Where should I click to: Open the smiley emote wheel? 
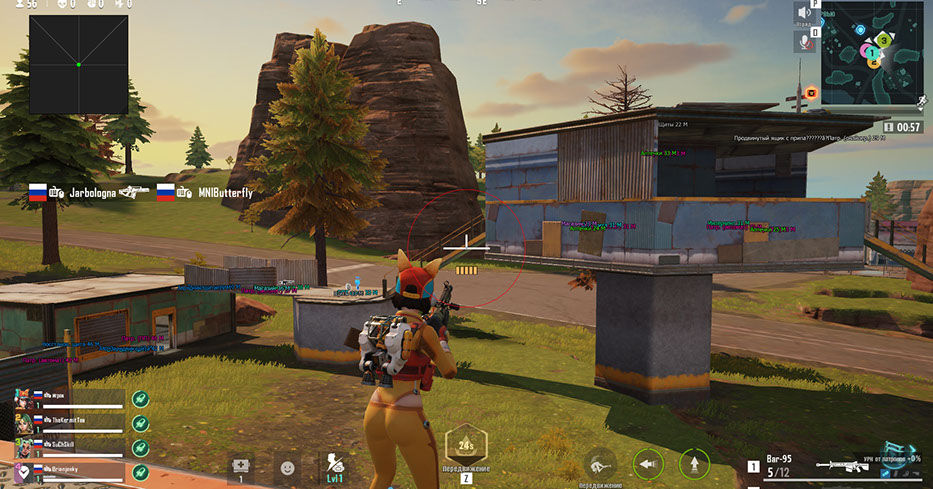coord(287,467)
